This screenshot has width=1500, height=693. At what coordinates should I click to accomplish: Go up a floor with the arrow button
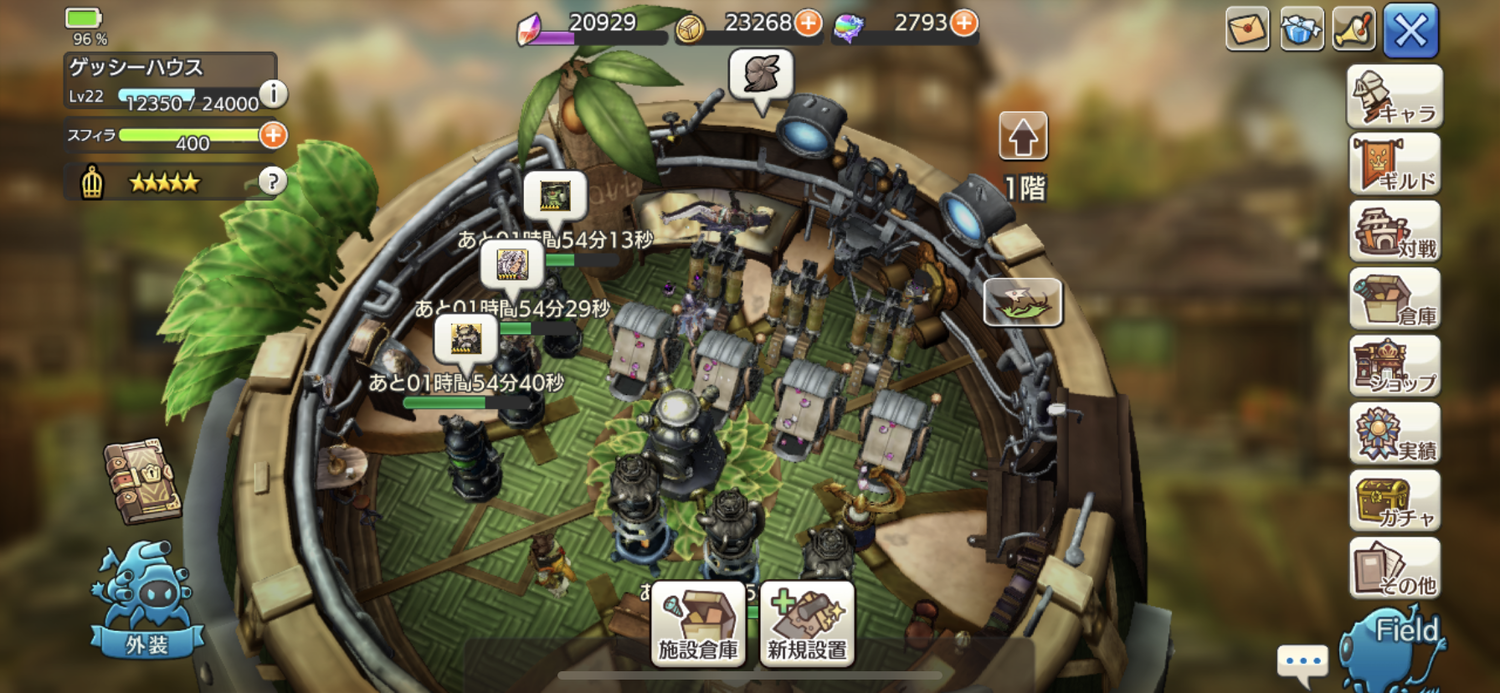point(1023,137)
